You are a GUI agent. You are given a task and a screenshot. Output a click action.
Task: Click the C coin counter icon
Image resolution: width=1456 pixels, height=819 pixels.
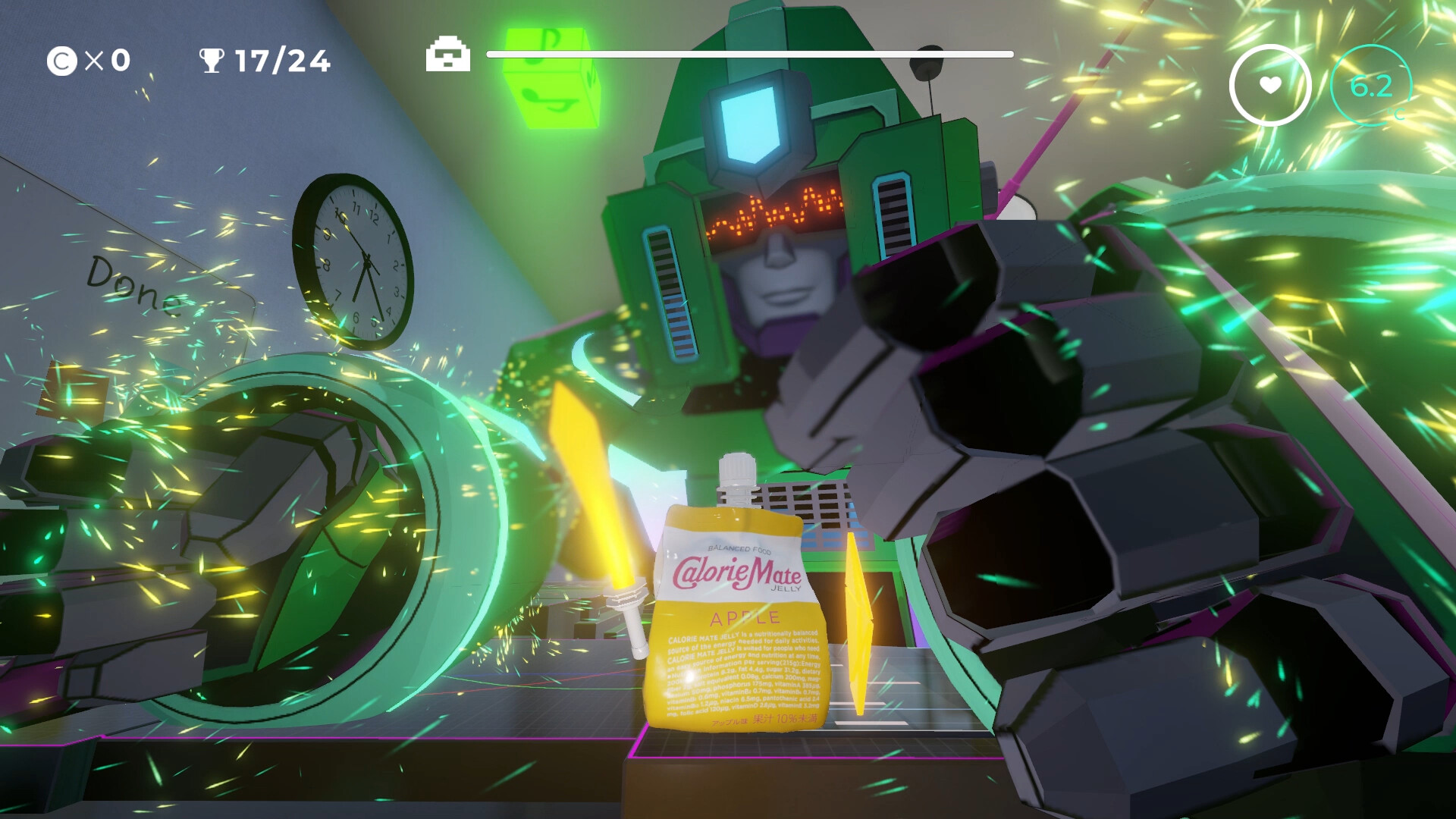[61, 59]
